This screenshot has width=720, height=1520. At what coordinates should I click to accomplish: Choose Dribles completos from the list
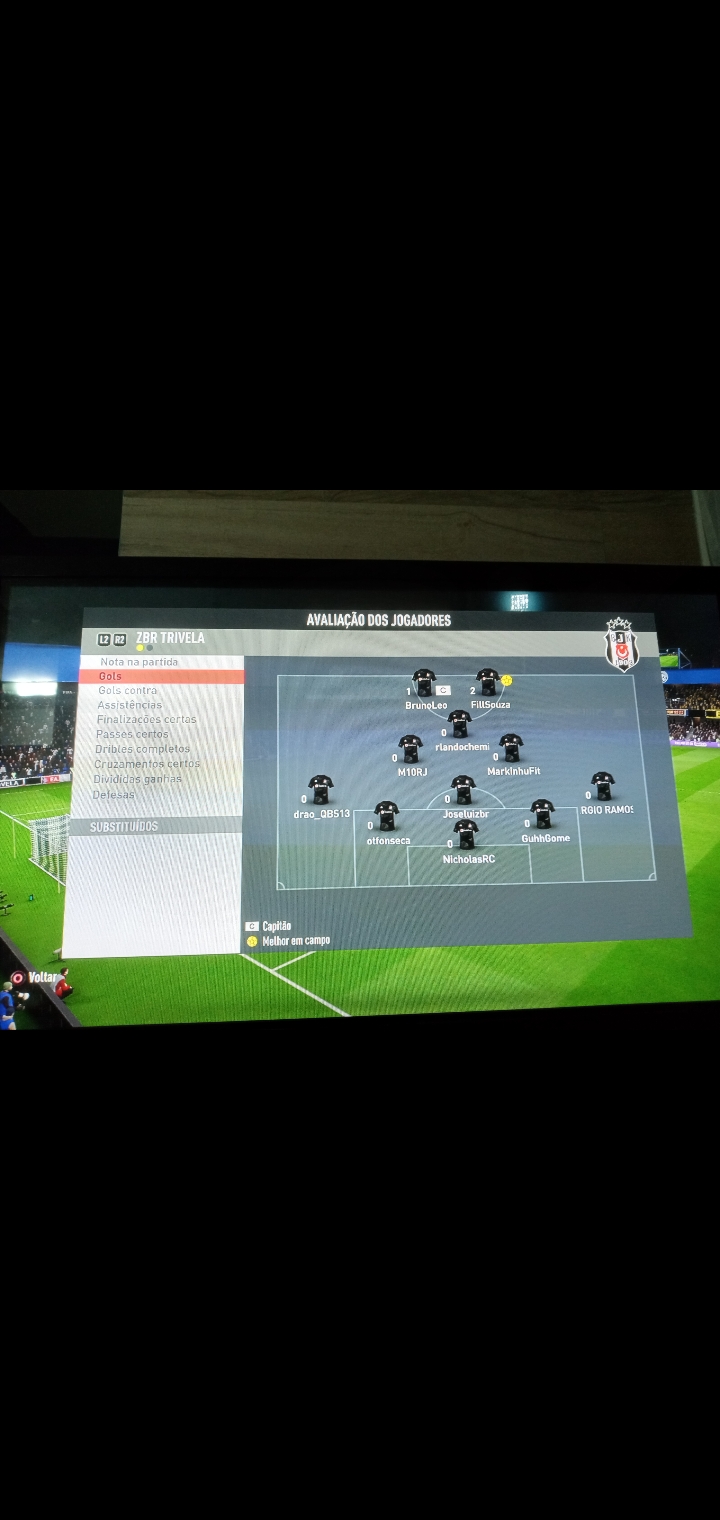142,749
